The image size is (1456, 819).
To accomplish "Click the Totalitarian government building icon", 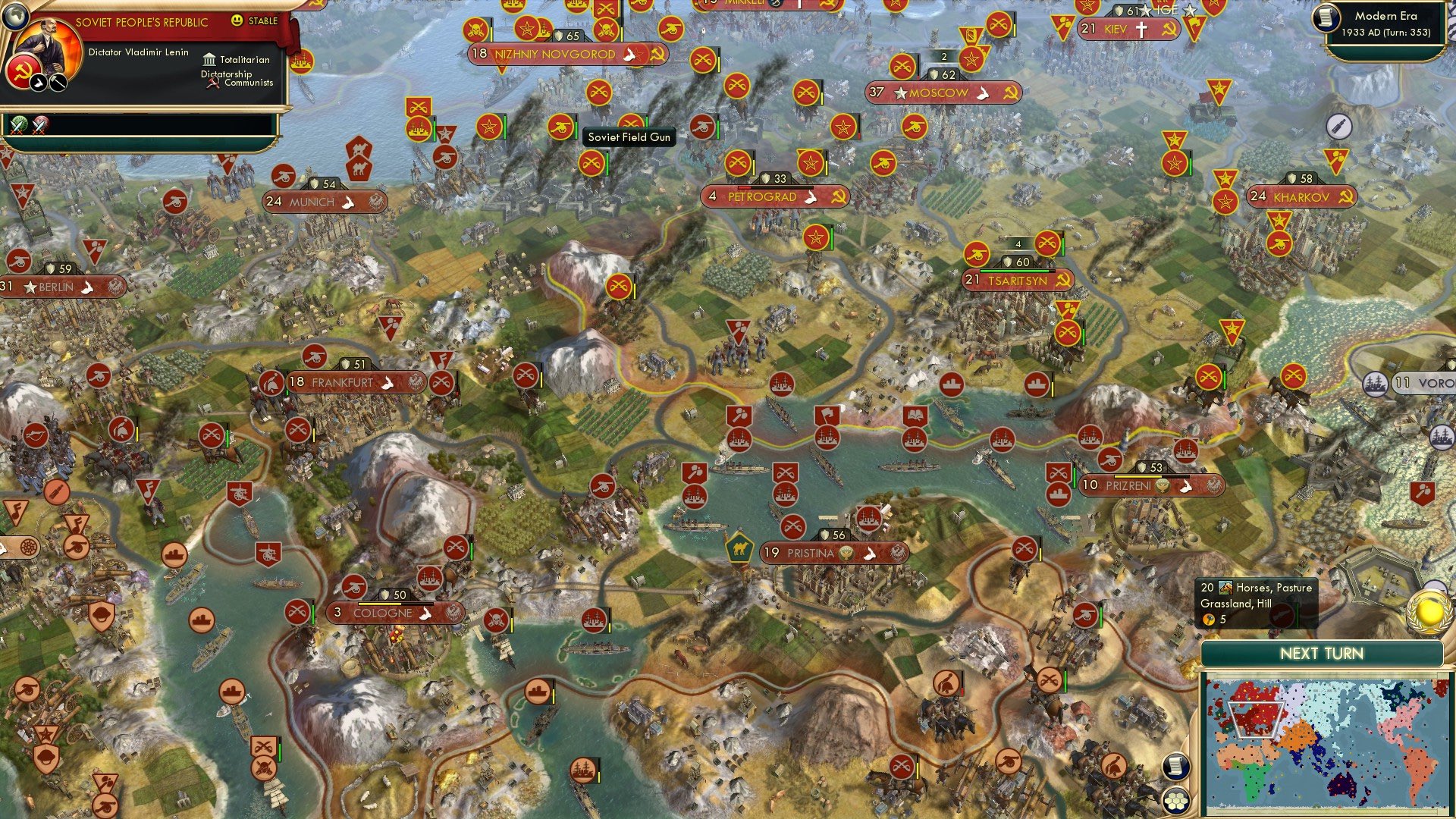I will (x=210, y=59).
